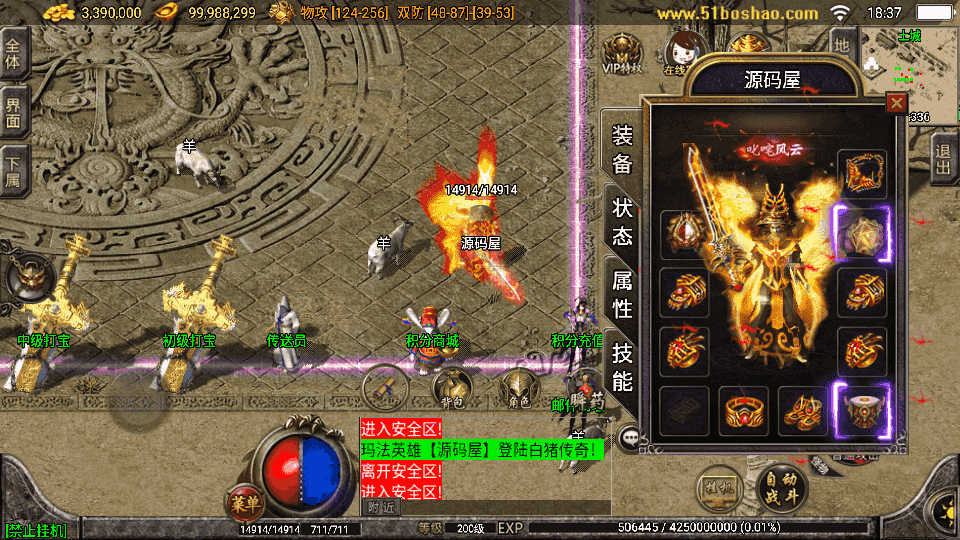Switch to the 装备 equipment tab
Viewport: 960px width, 540px height.
pos(622,150)
